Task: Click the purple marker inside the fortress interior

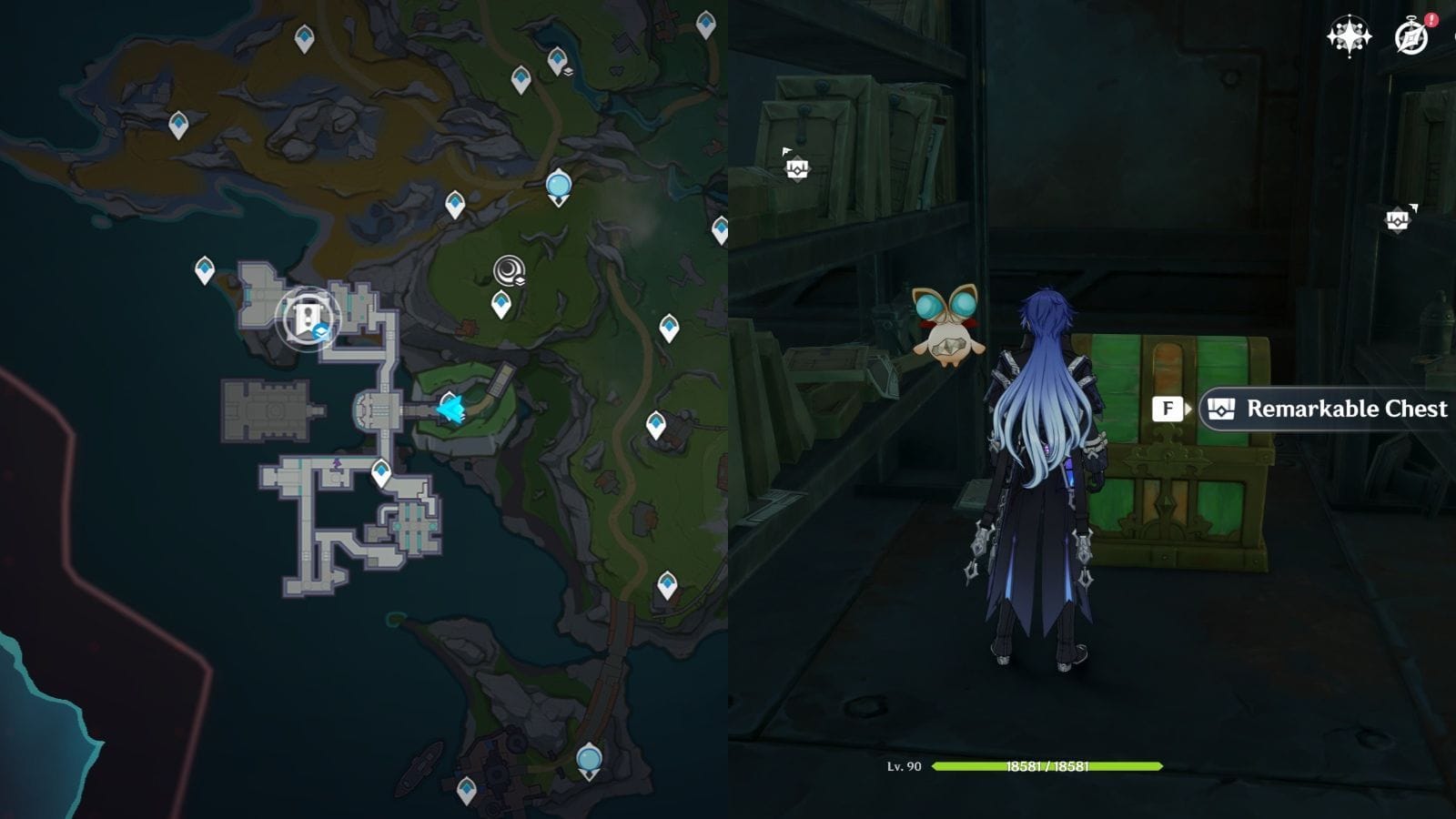Action: pyautogui.click(x=339, y=465)
